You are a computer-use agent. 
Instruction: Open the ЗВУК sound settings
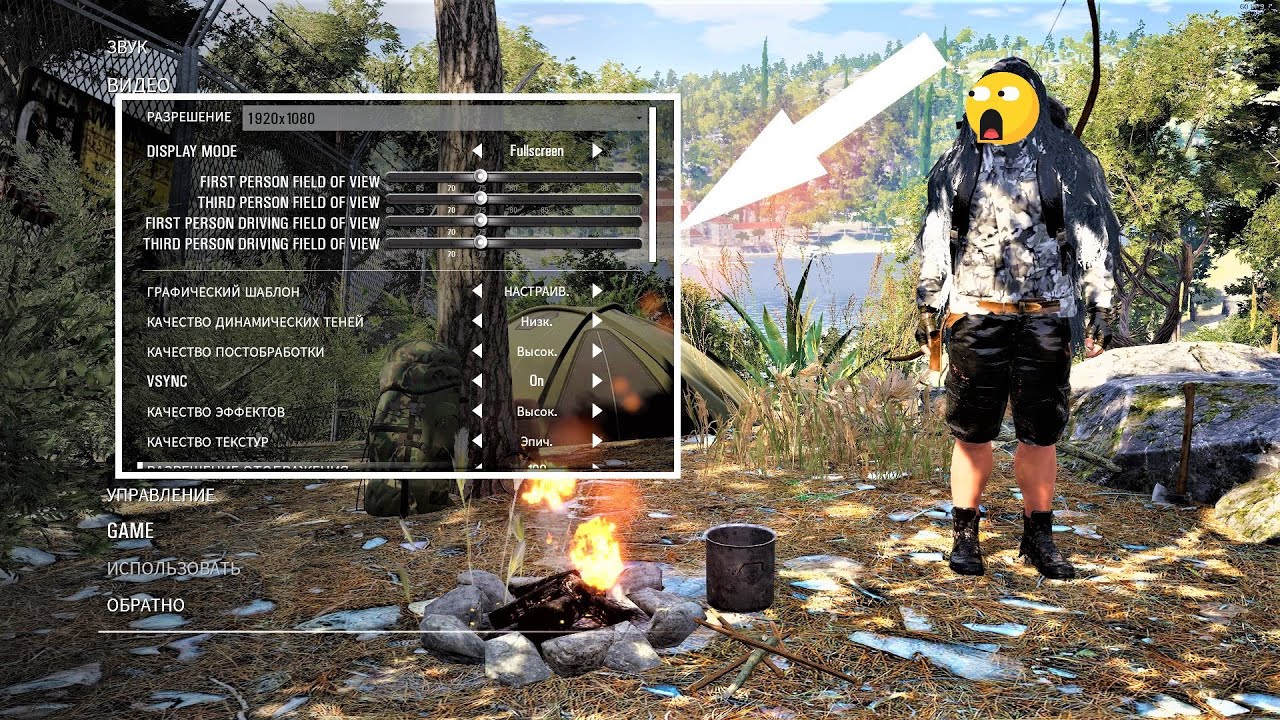[127, 47]
